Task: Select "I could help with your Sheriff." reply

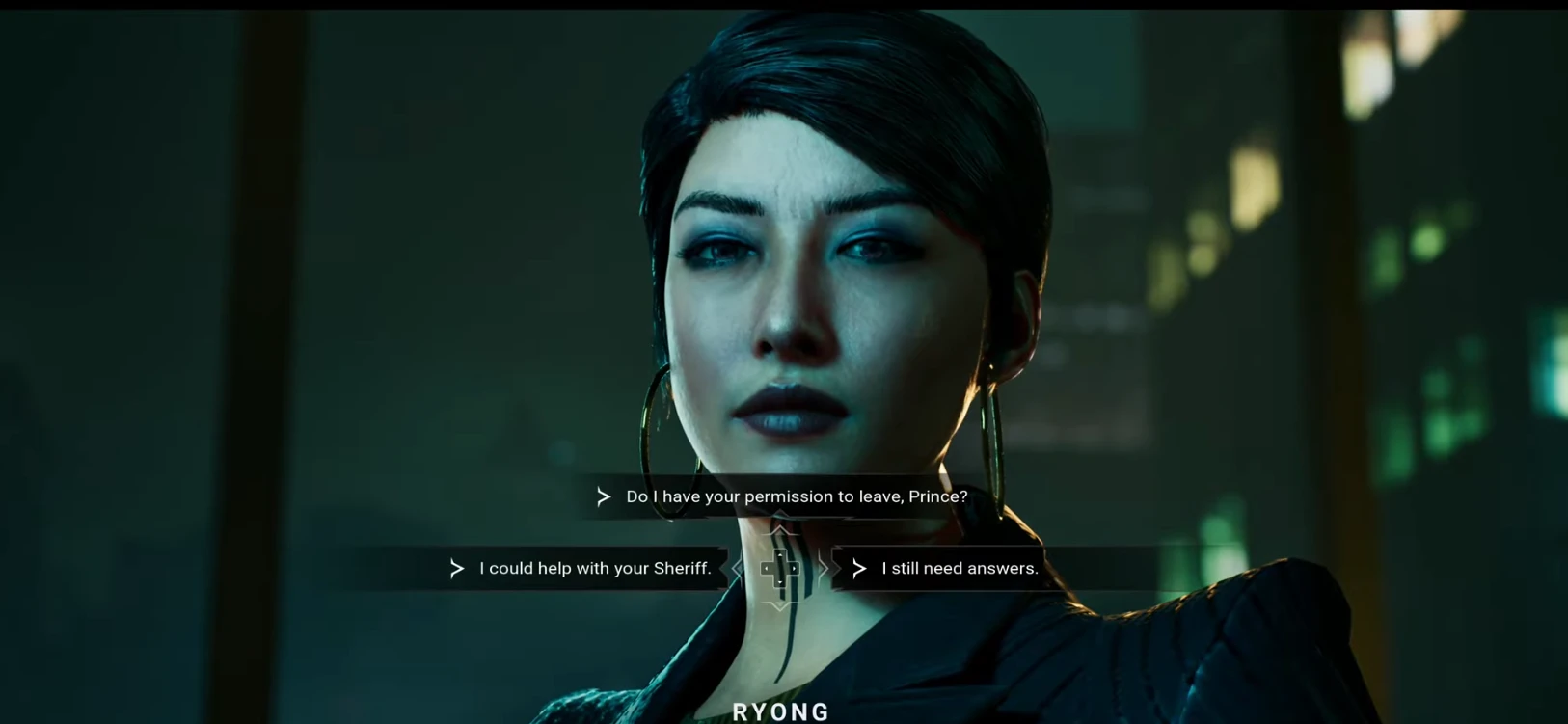Action: (x=594, y=569)
